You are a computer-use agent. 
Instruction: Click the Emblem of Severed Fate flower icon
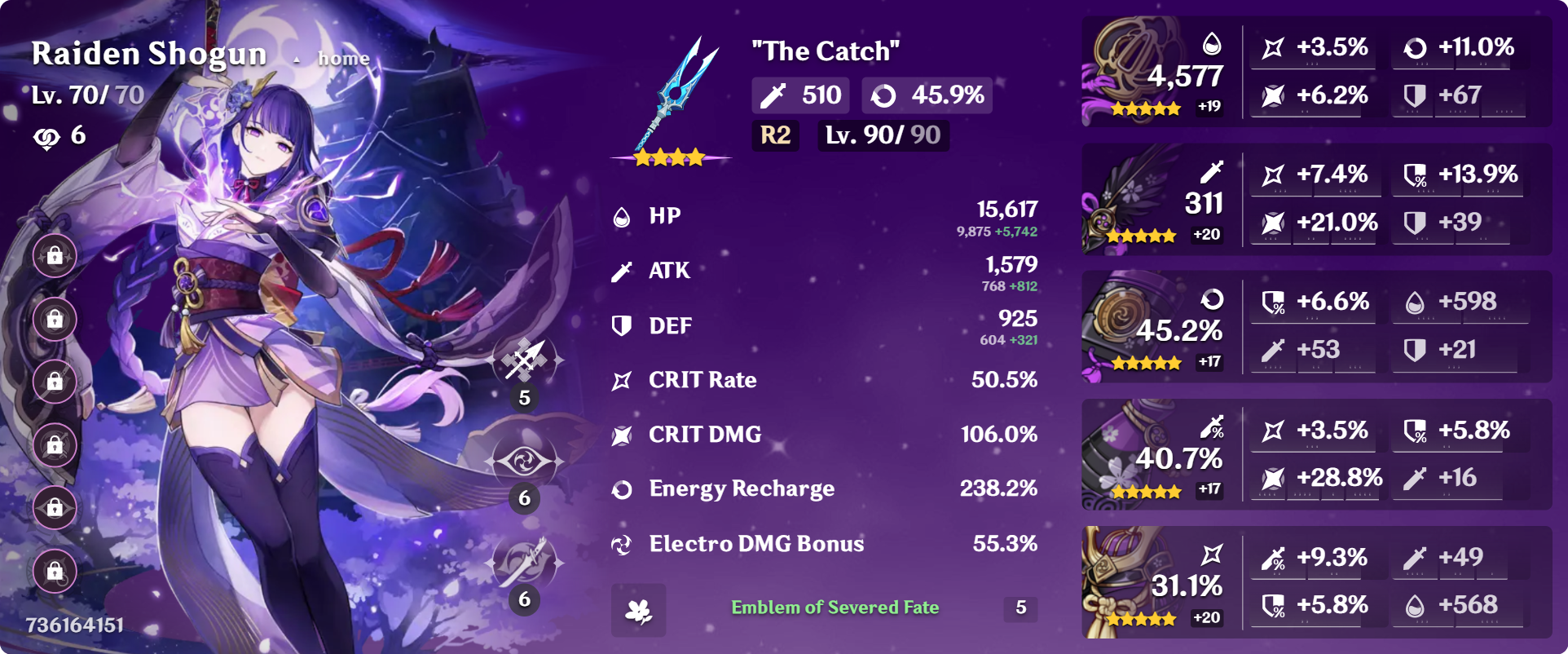(x=641, y=608)
